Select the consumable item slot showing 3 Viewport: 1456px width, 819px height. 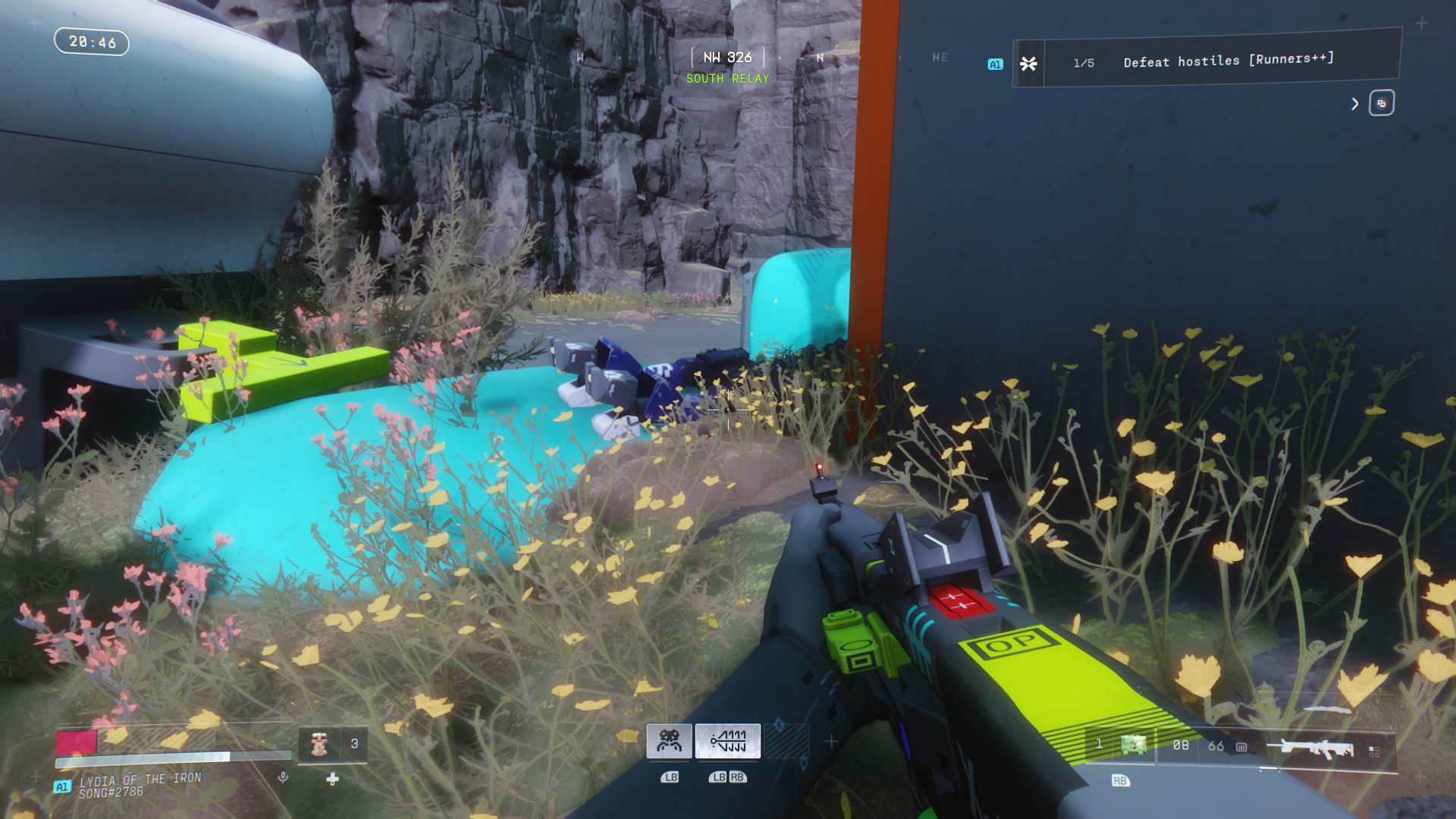[334, 744]
